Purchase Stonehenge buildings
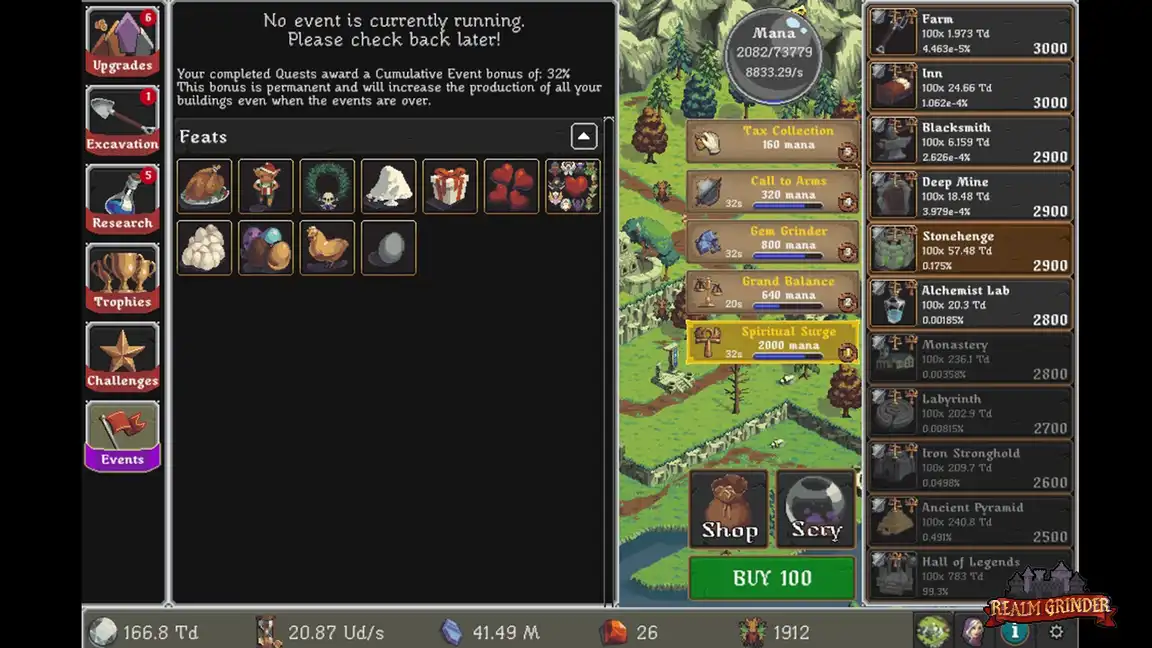 point(970,250)
